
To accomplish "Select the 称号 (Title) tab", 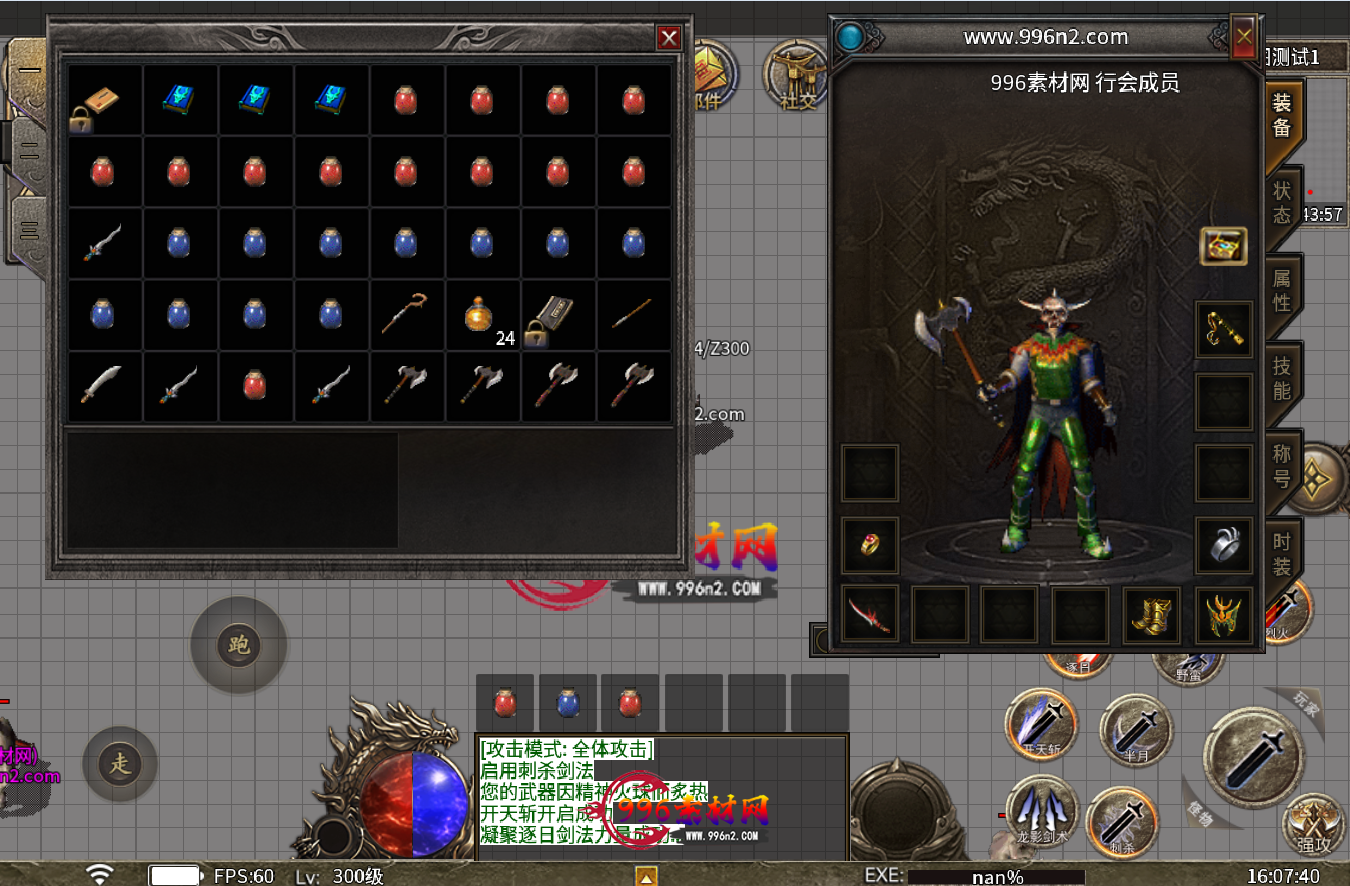I will (1281, 466).
